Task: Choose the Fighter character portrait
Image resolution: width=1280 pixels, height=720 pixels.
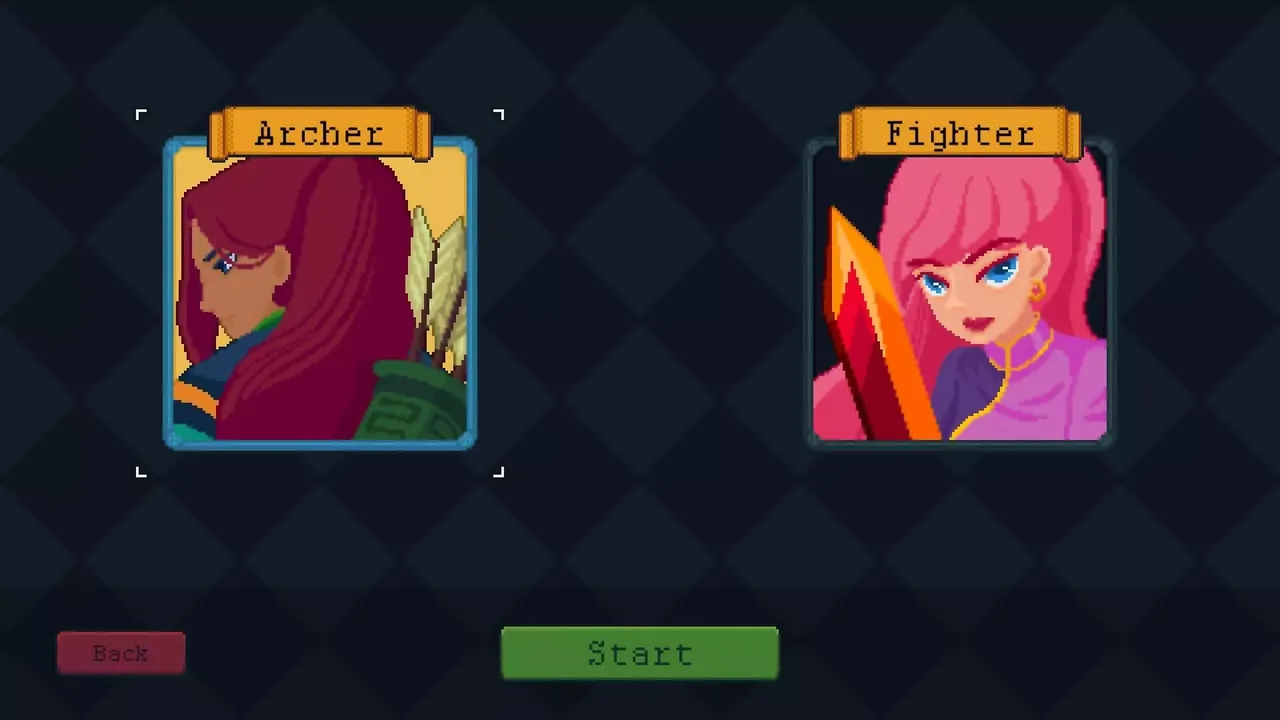Action: tap(960, 295)
